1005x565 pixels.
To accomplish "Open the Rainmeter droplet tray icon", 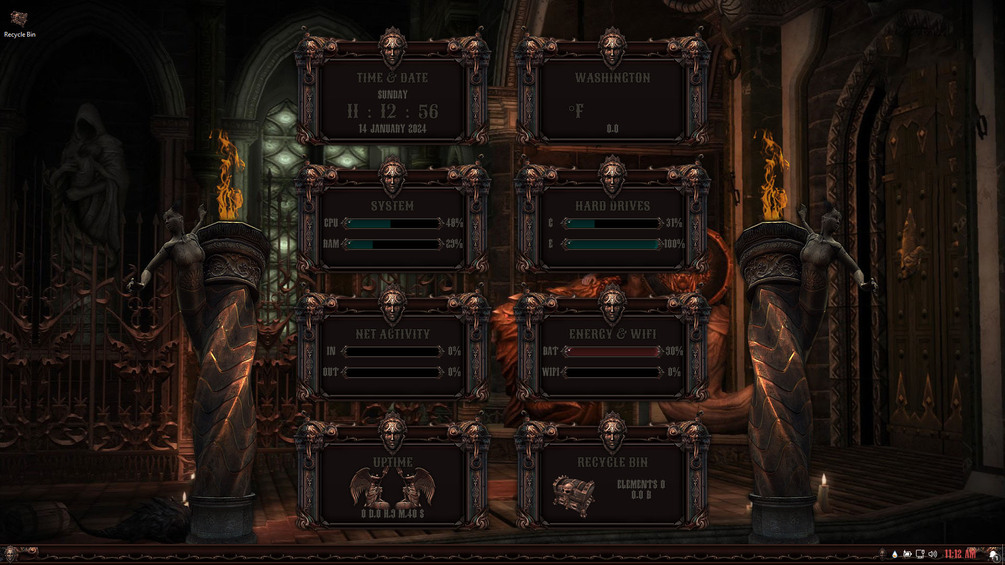I will point(894,554).
